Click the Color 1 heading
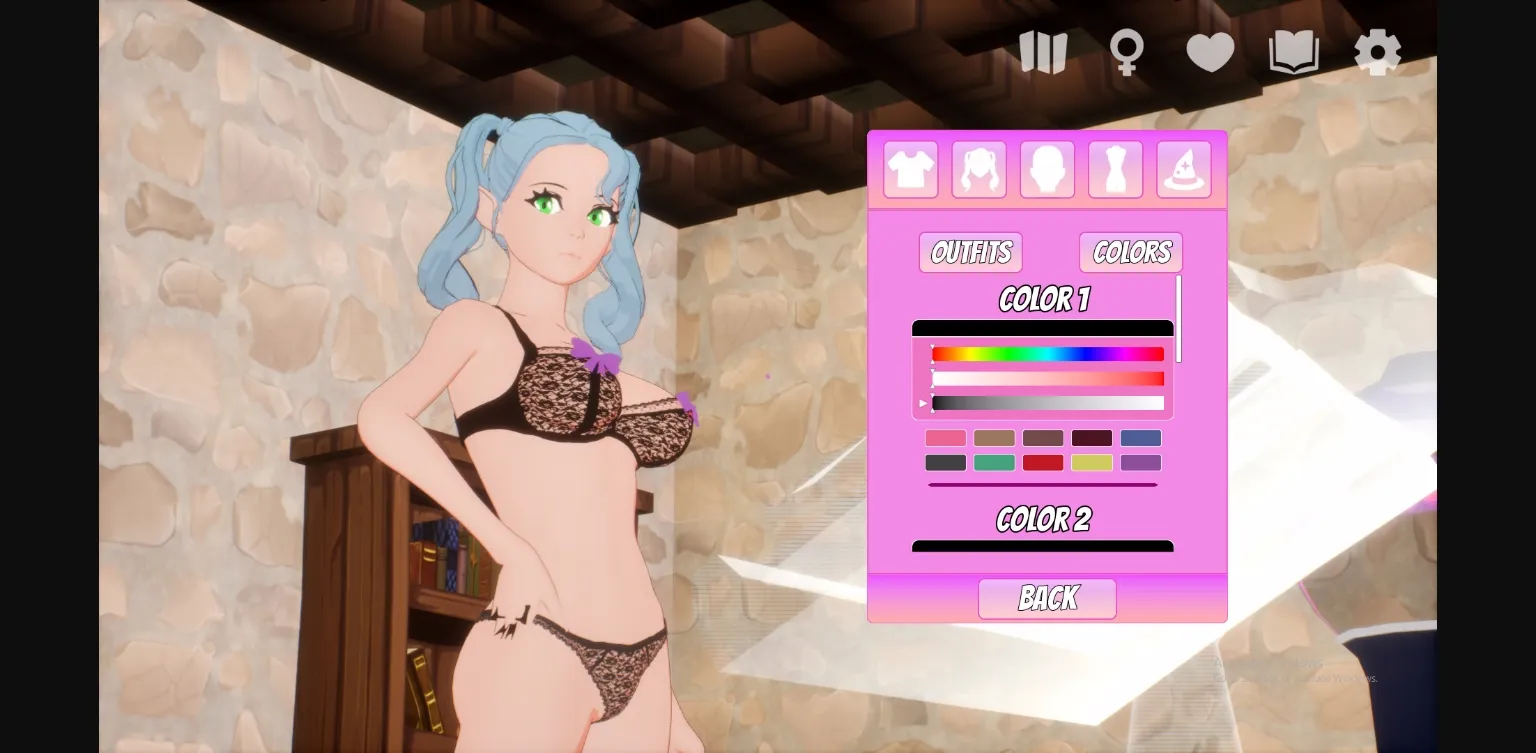 point(1043,299)
